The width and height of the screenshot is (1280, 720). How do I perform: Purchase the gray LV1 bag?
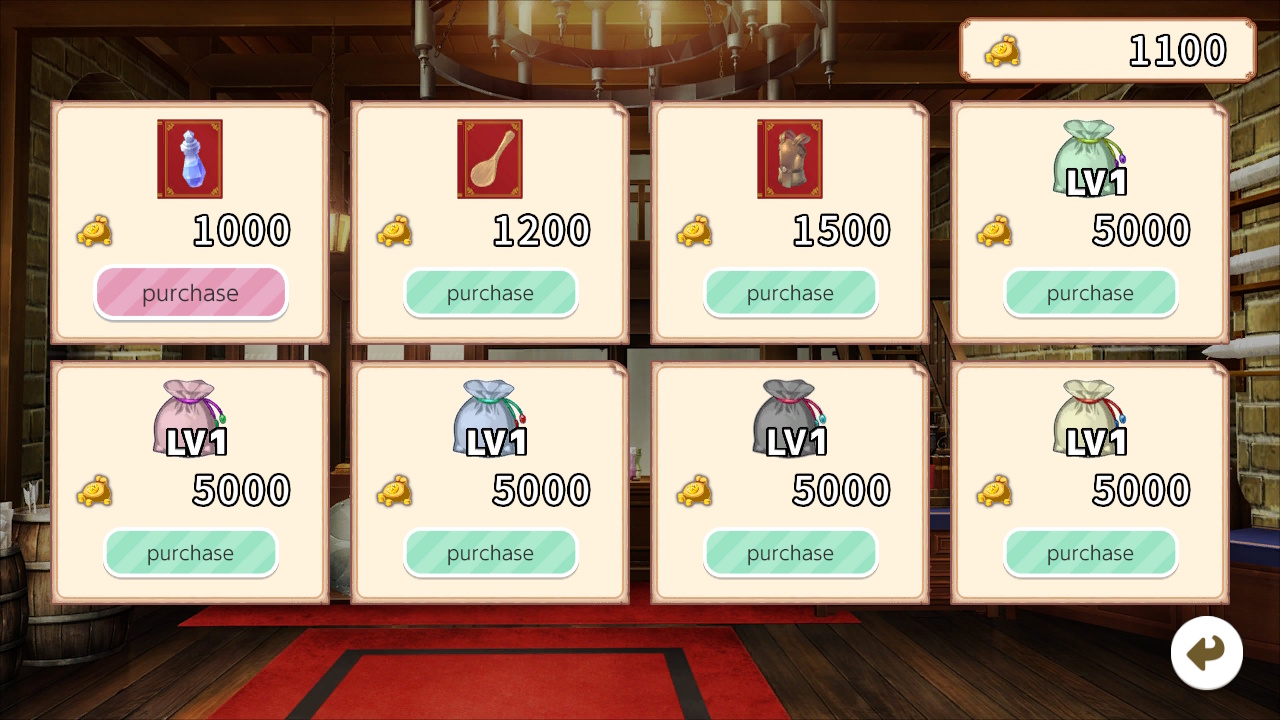(790, 553)
